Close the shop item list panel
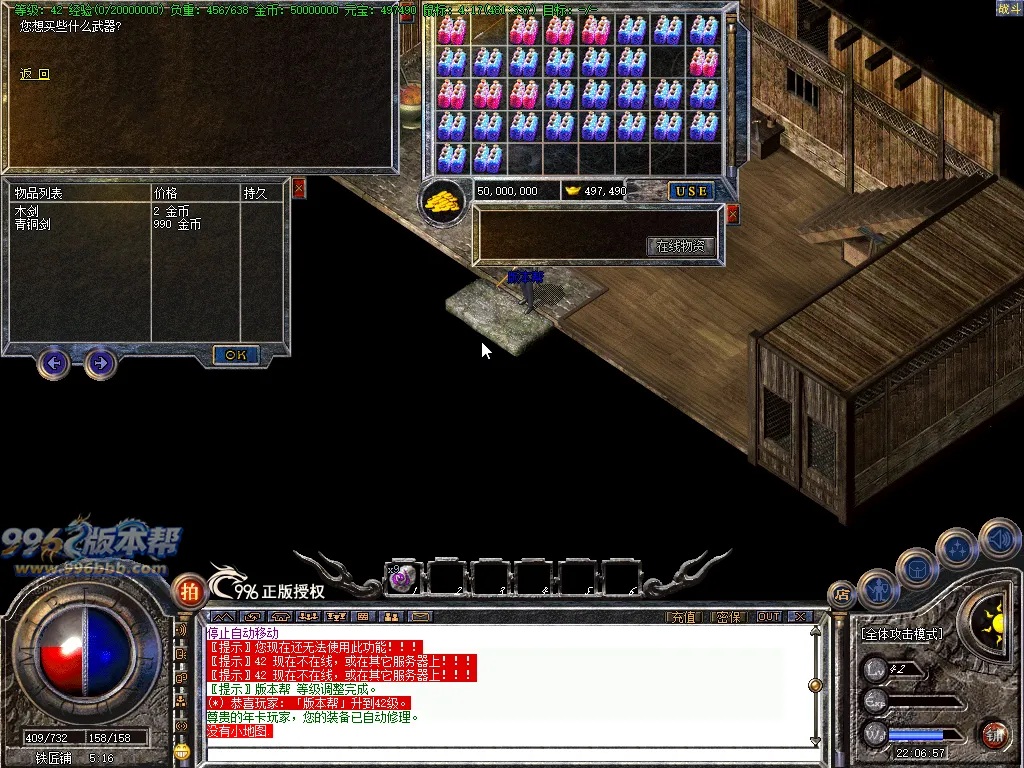This screenshot has height=768, width=1024. tap(298, 188)
